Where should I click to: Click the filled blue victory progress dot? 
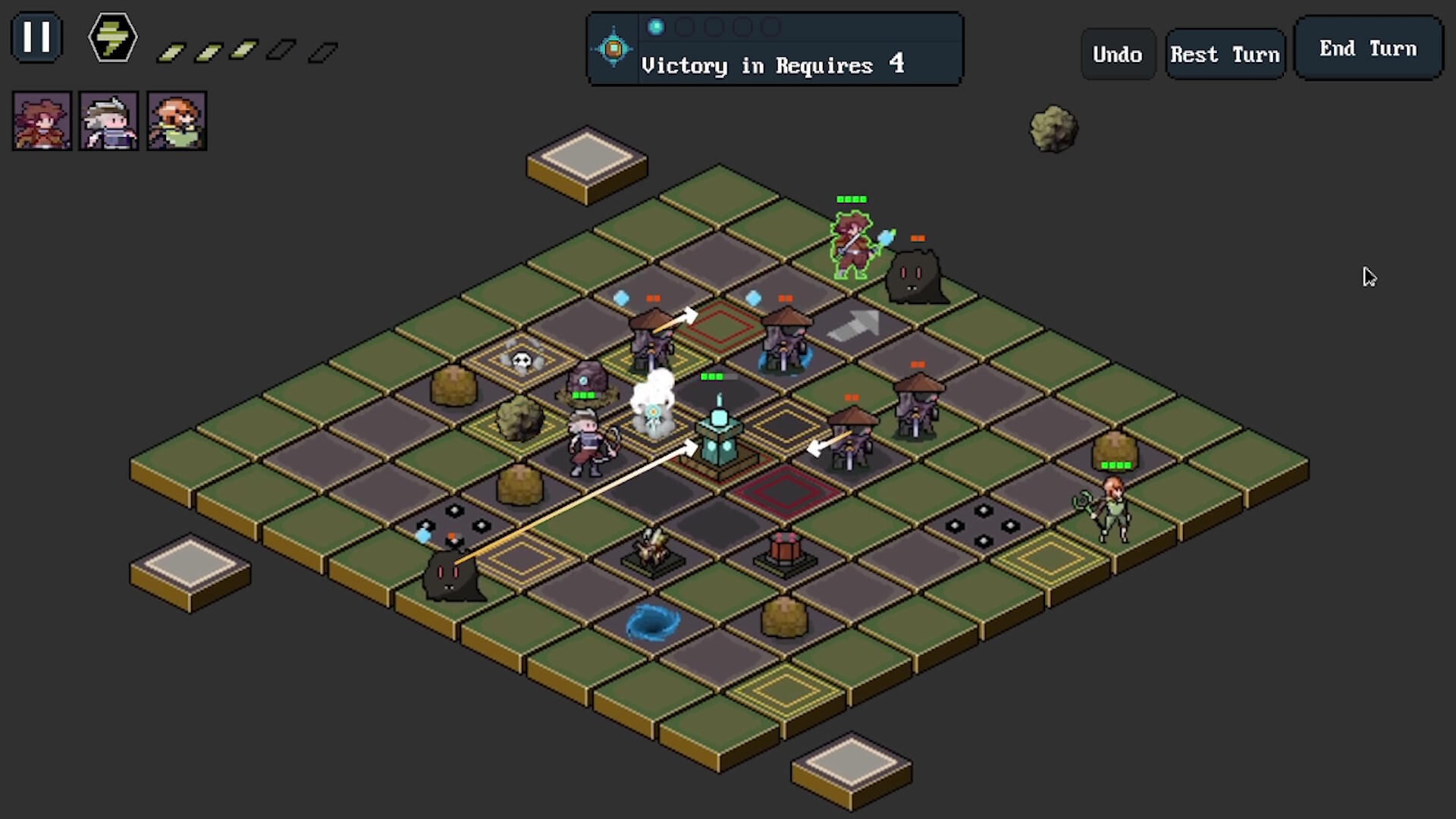(656, 27)
